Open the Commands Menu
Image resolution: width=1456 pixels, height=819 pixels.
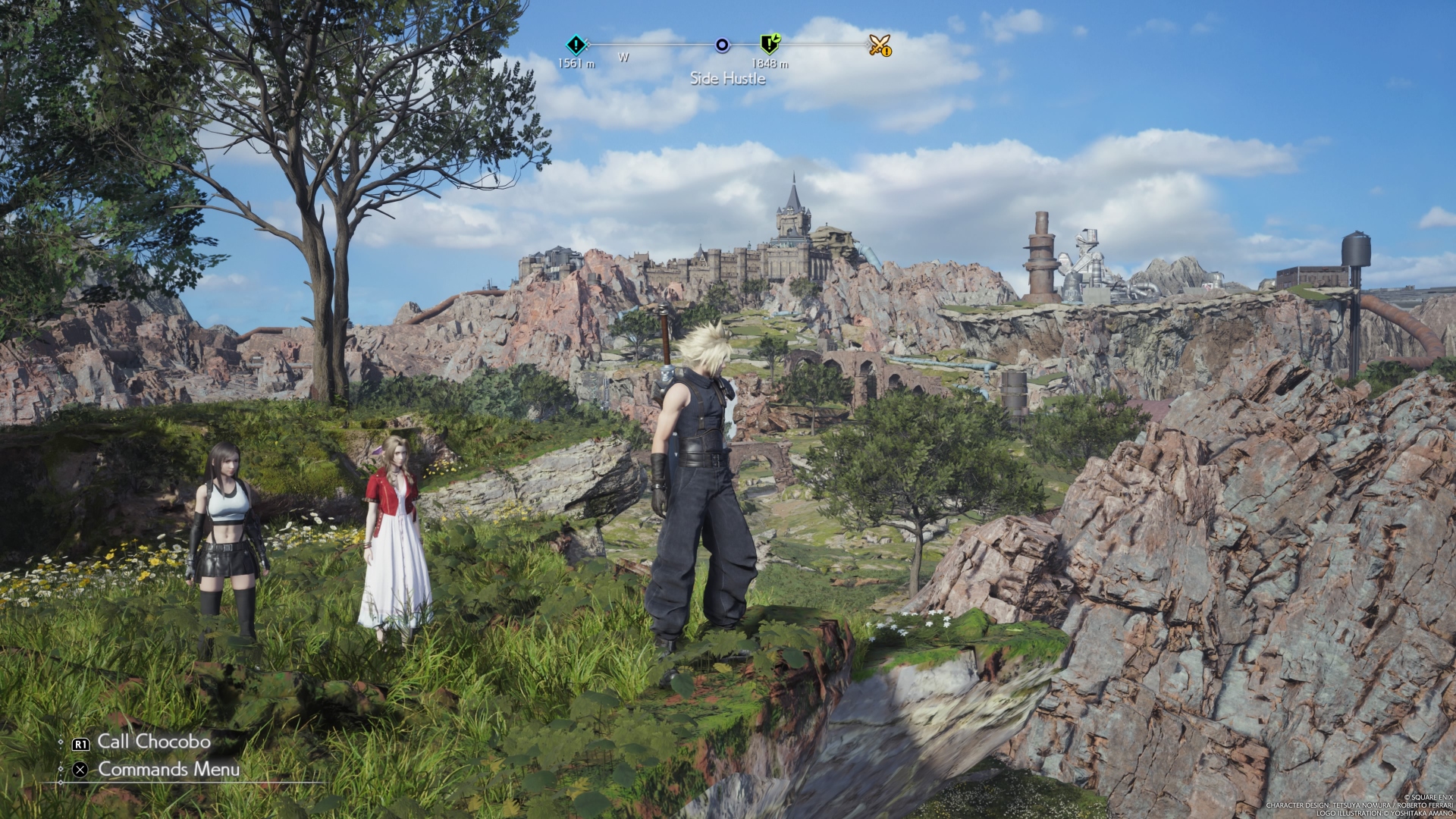(x=168, y=769)
